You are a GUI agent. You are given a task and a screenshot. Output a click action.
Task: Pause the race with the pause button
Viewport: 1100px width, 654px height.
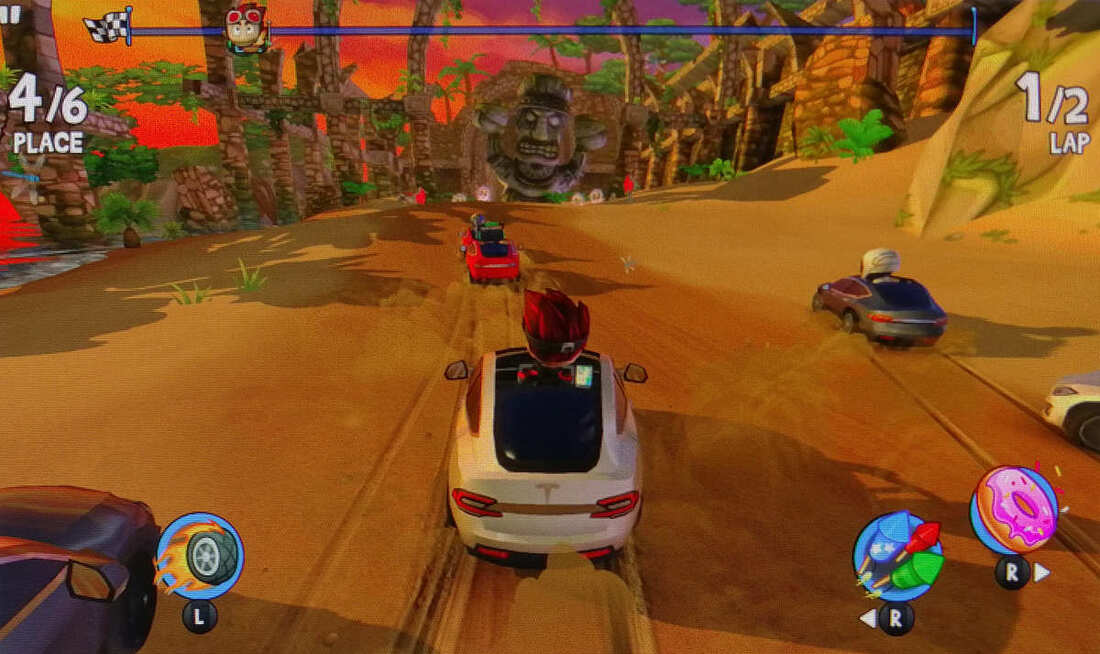click(x=10, y=14)
